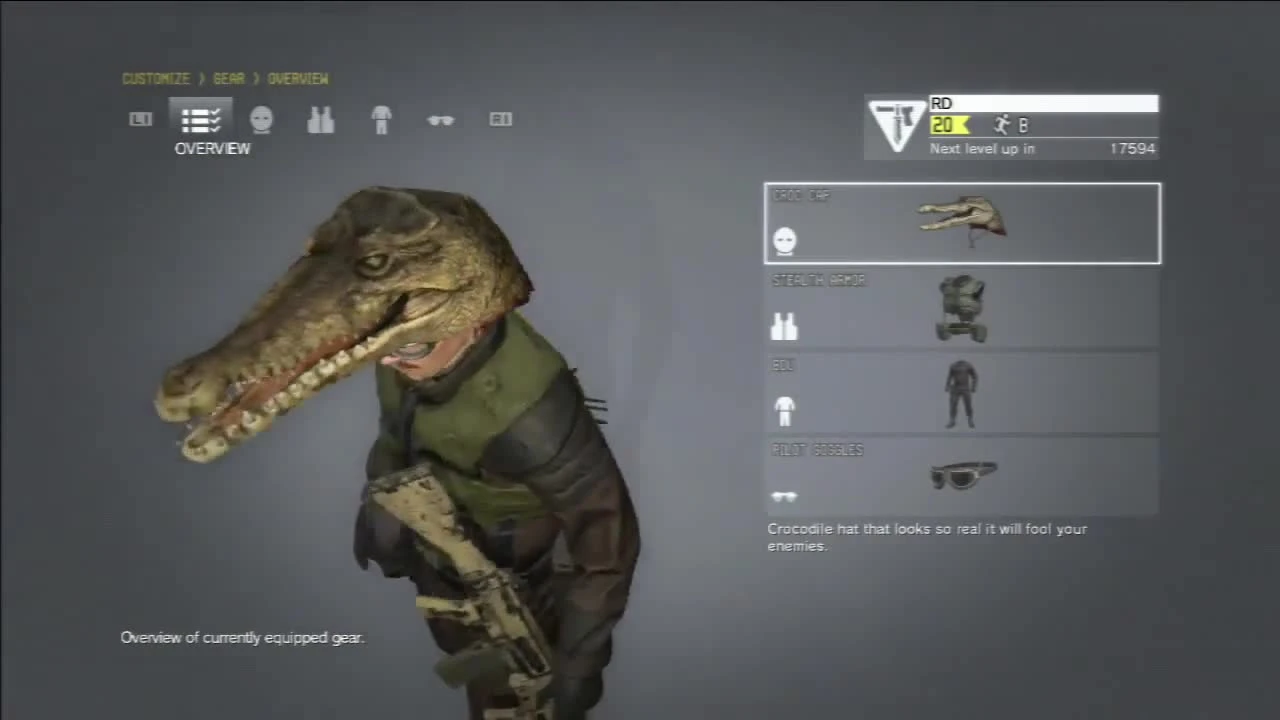
Task: Select the vest-shaped body armor icon
Action: 321,120
